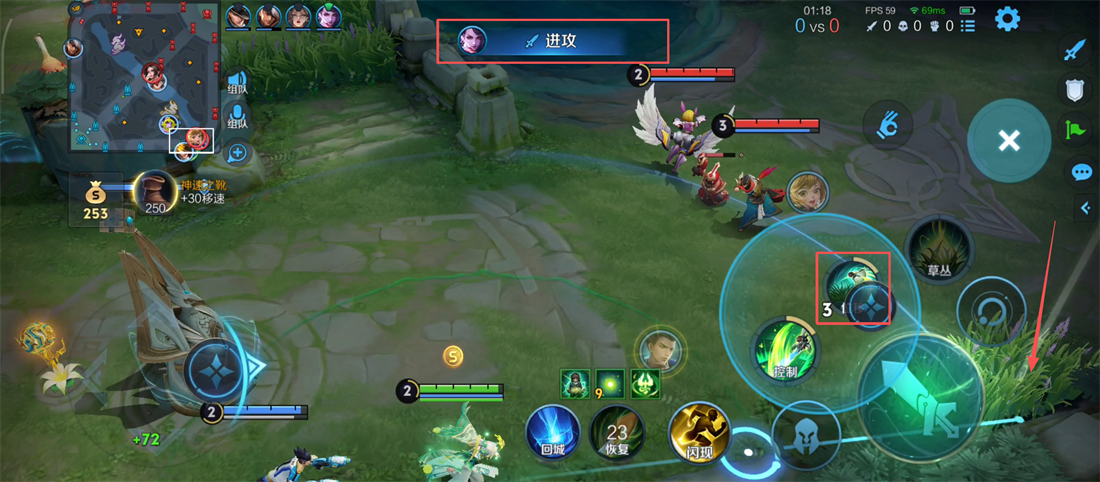Send the green flag gather signal

1074,129
